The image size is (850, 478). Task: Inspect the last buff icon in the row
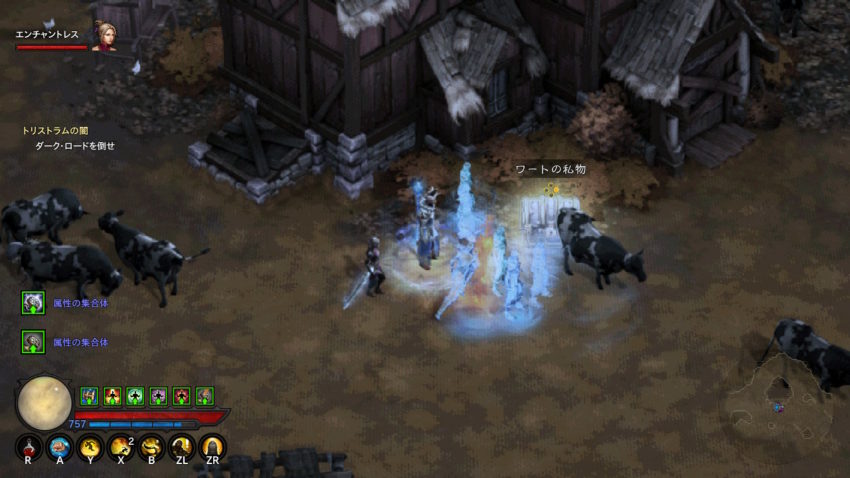(205, 396)
